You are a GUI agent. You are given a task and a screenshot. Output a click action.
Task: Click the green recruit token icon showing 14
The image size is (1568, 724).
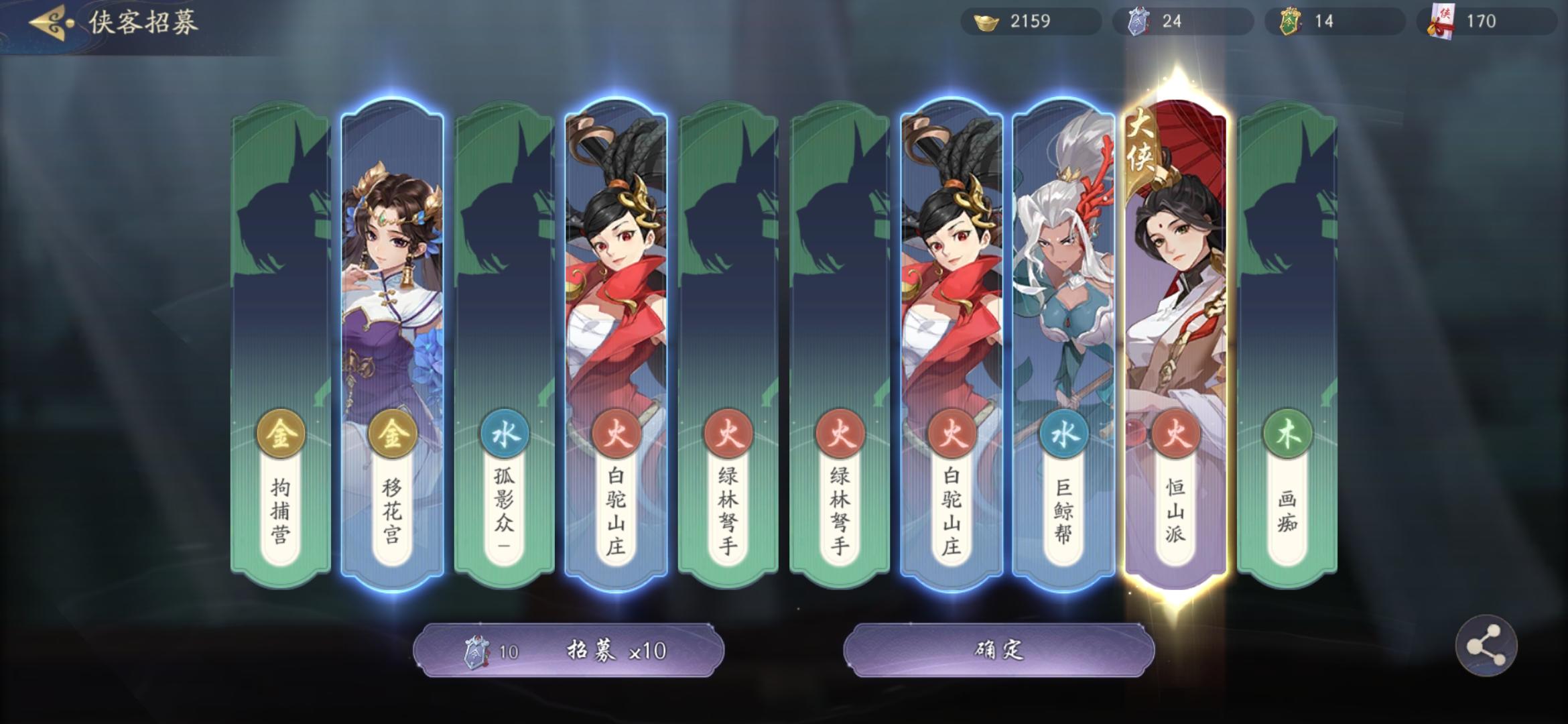(x=1291, y=21)
